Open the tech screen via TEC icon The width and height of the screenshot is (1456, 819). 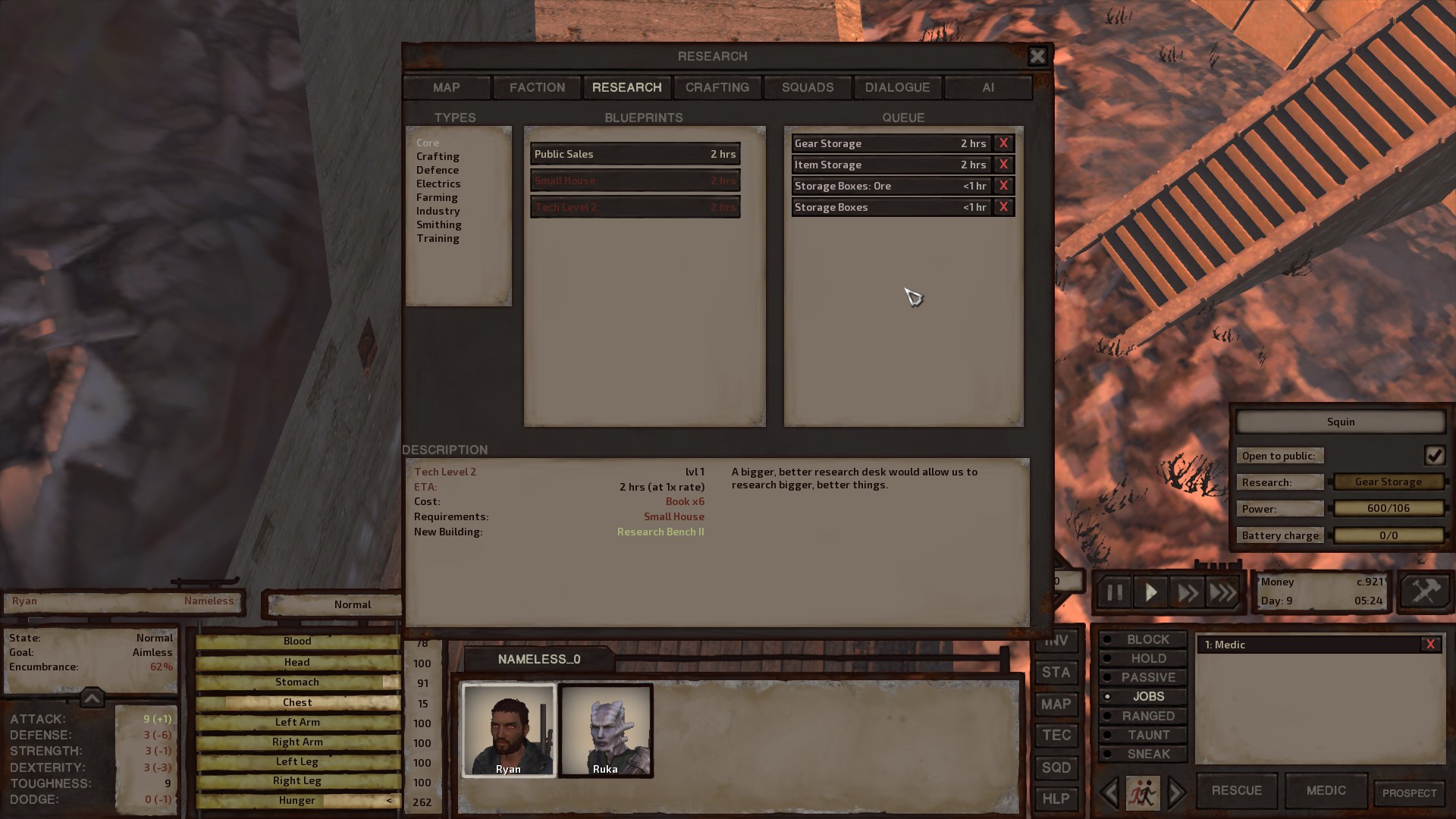[1056, 736]
